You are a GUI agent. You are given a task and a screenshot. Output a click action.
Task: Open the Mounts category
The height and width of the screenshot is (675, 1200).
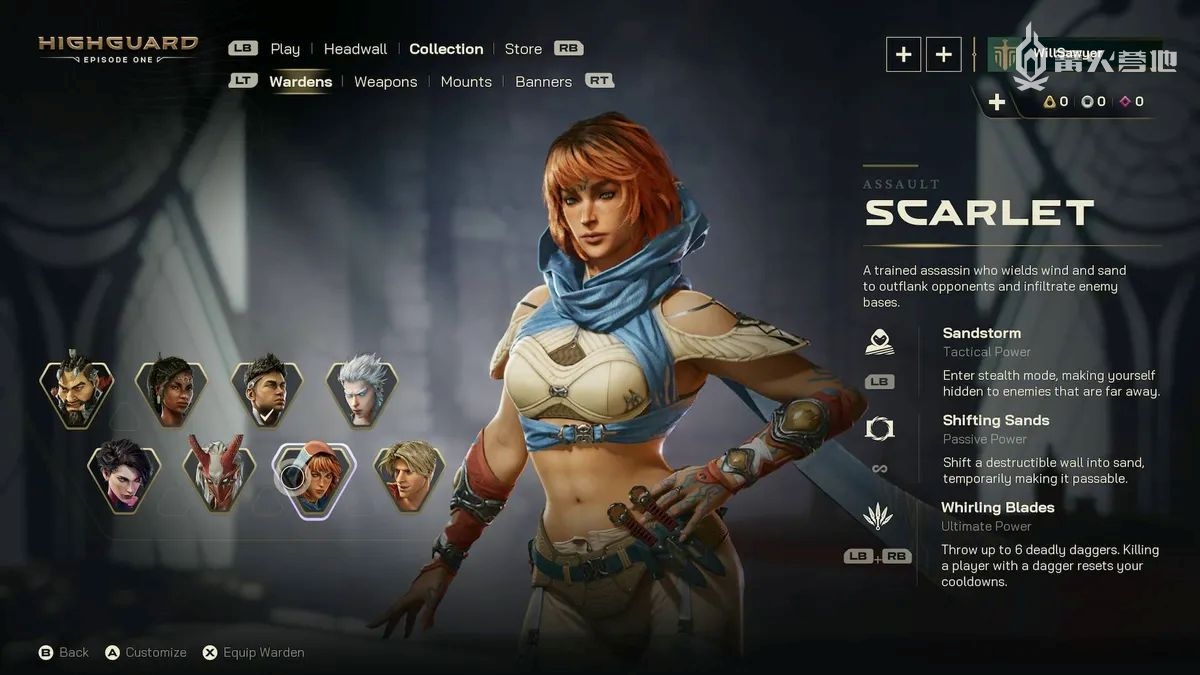[x=466, y=82]
